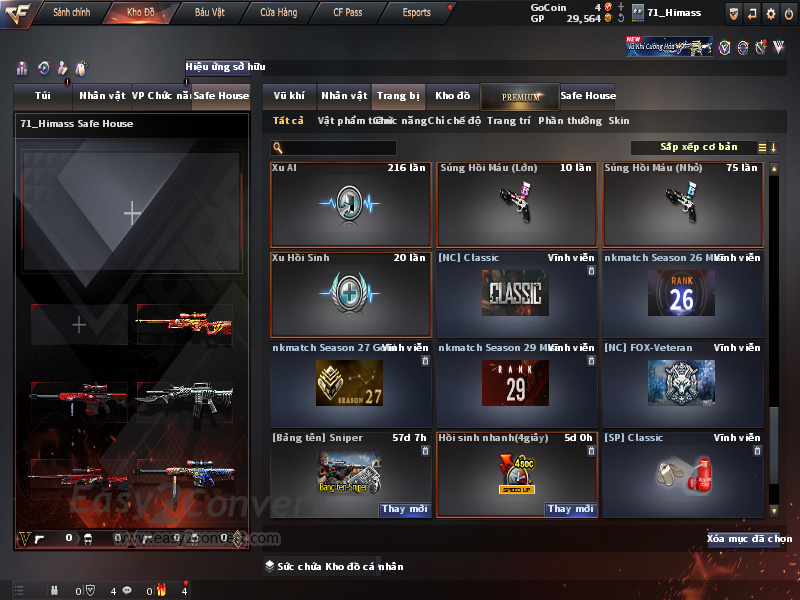Select the [SP] Classic spray item
The height and width of the screenshot is (600, 800).
[x=682, y=473]
